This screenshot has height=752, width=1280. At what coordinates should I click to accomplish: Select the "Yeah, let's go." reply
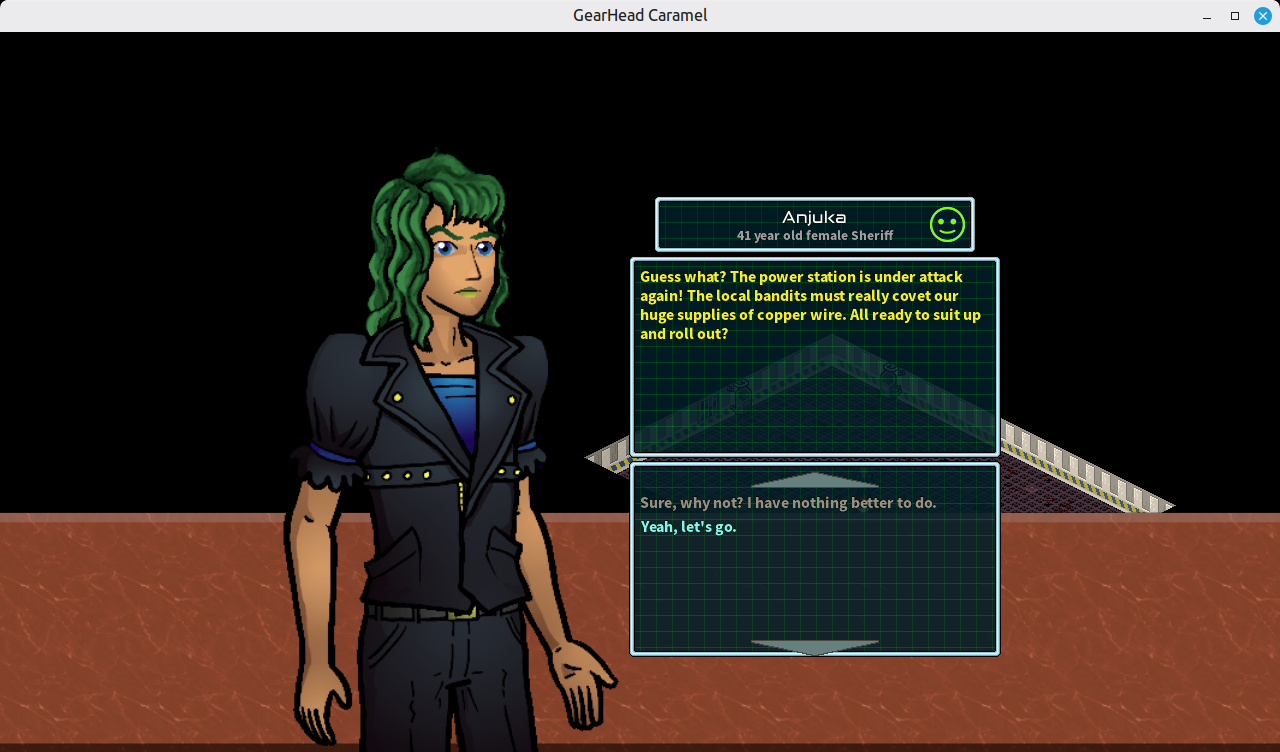coord(688,527)
